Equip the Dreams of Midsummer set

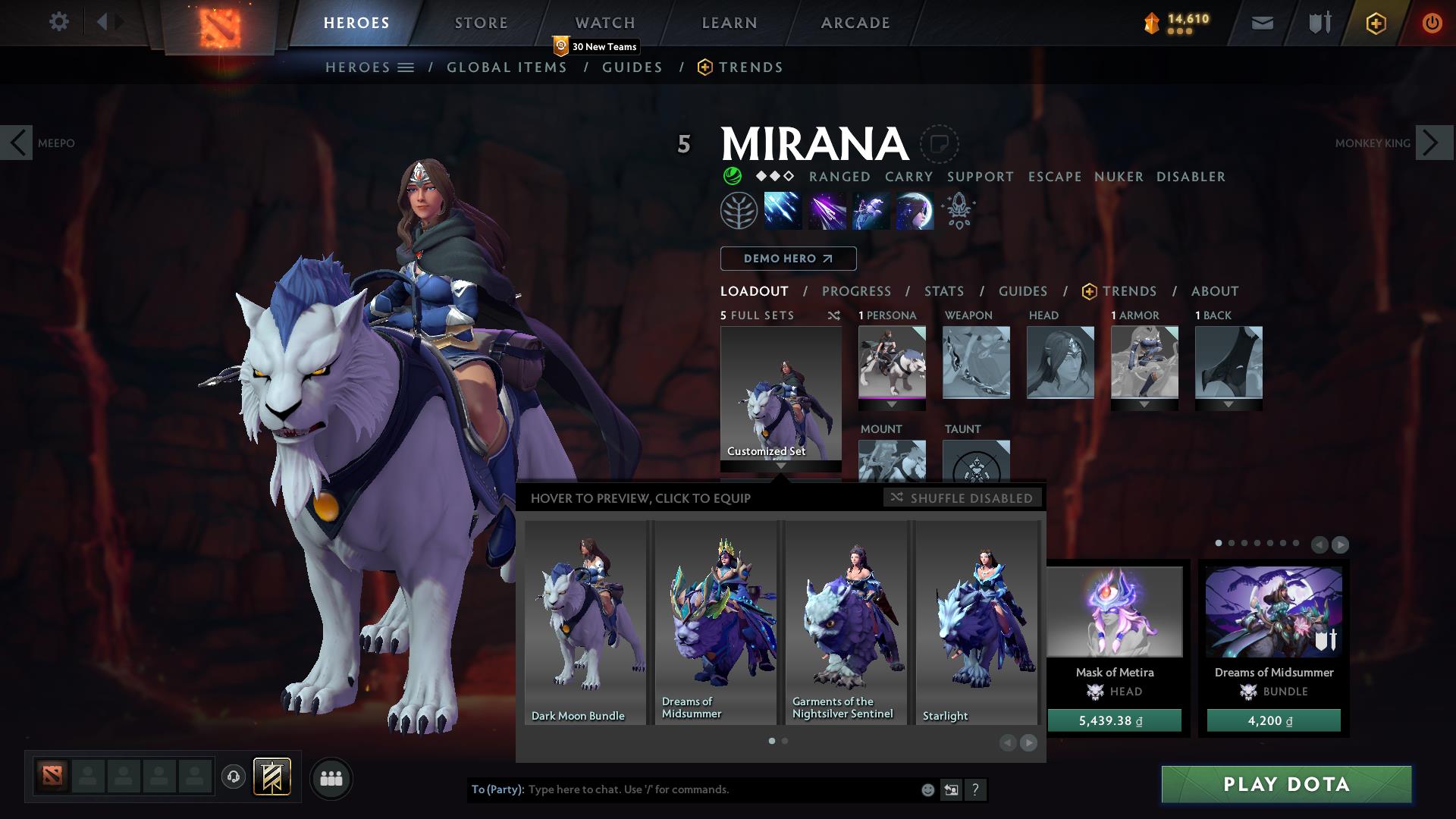point(715,622)
